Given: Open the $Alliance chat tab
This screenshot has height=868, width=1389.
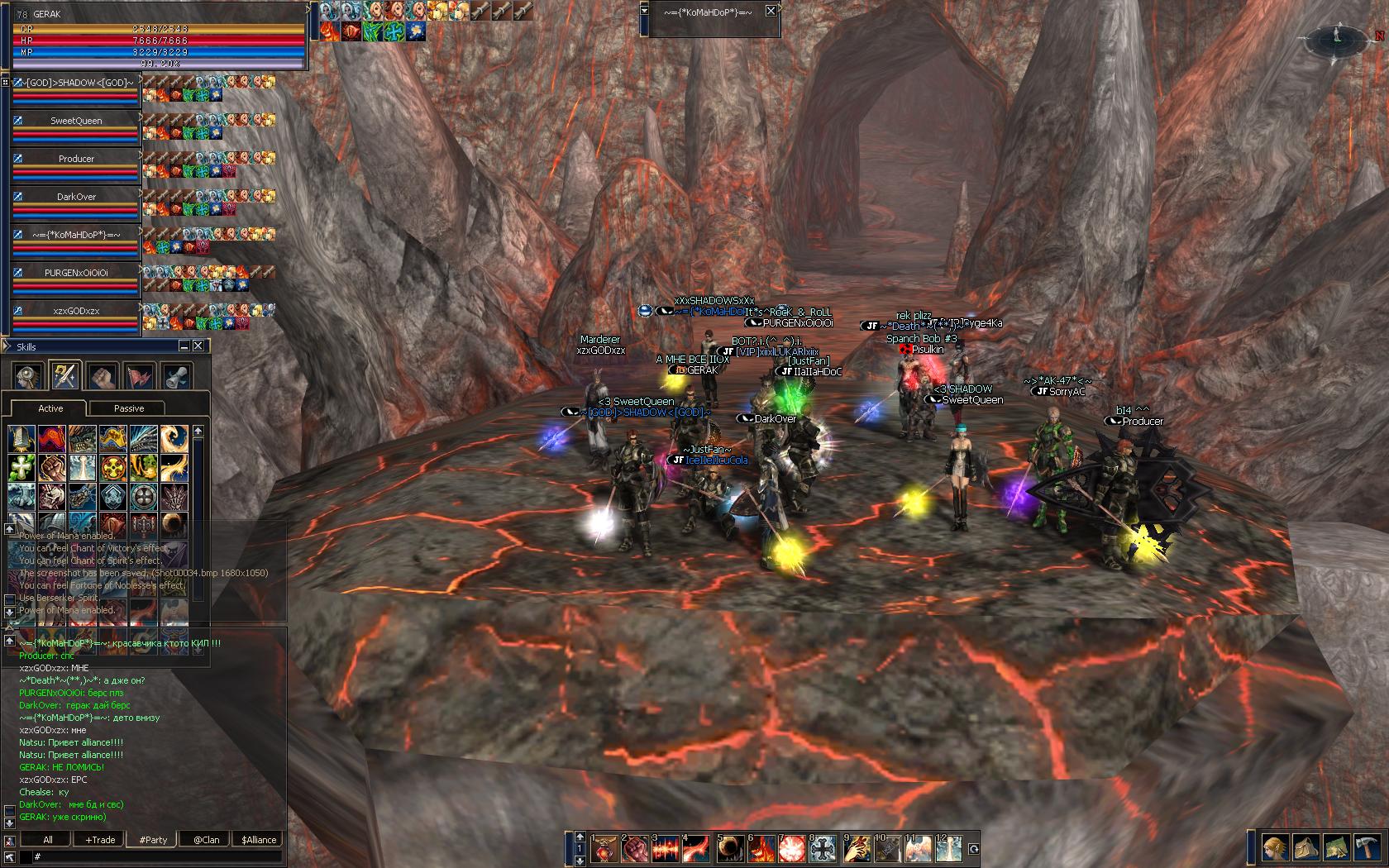Looking at the screenshot, I should (259, 840).
